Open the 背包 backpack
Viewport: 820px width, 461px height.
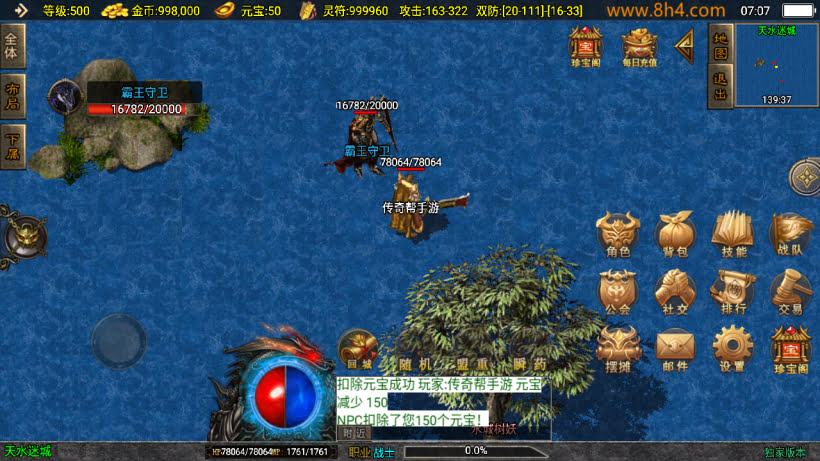pos(675,234)
